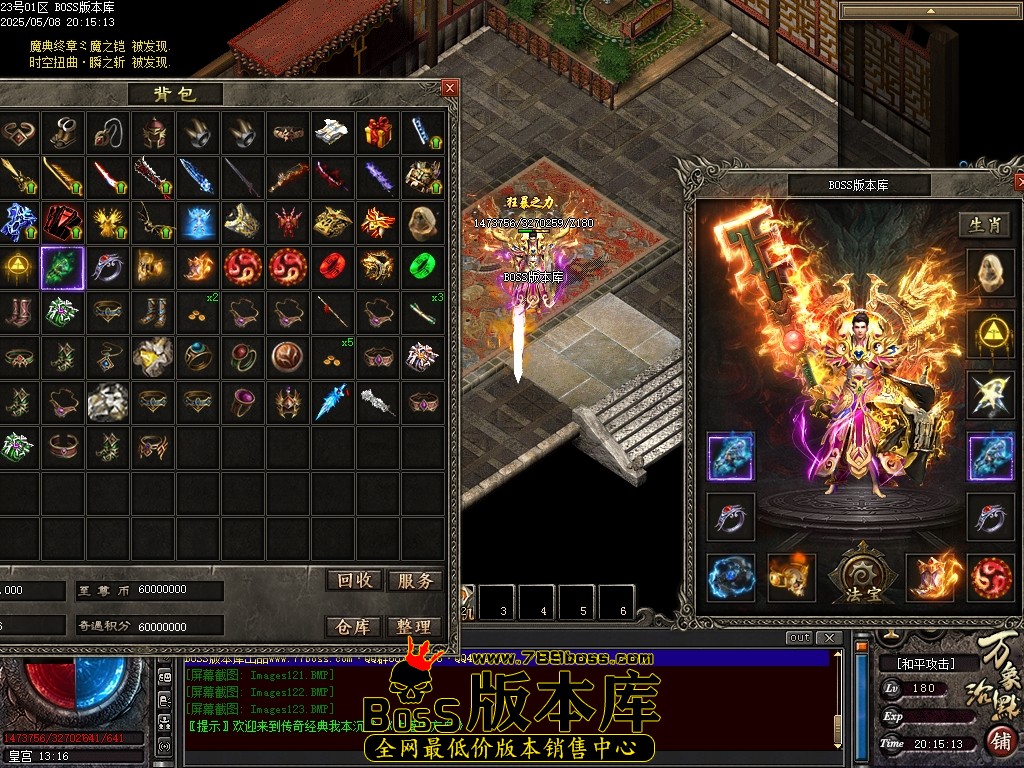The image size is (1024, 768).
Task: Open the 铺 shop button
Action: [x=1000, y=741]
